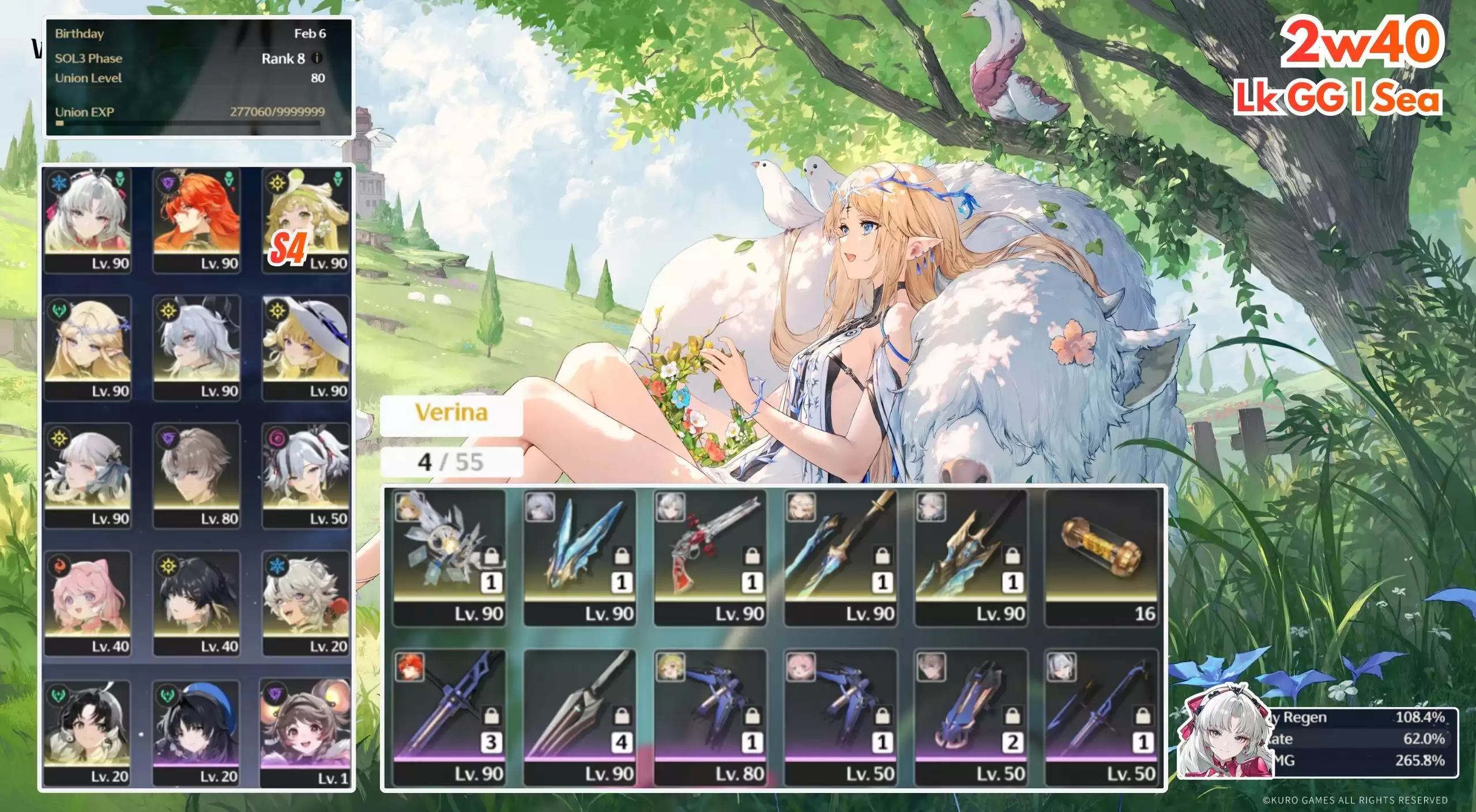
Task: Click the info icon beside Rank 8
Action: click(x=317, y=58)
